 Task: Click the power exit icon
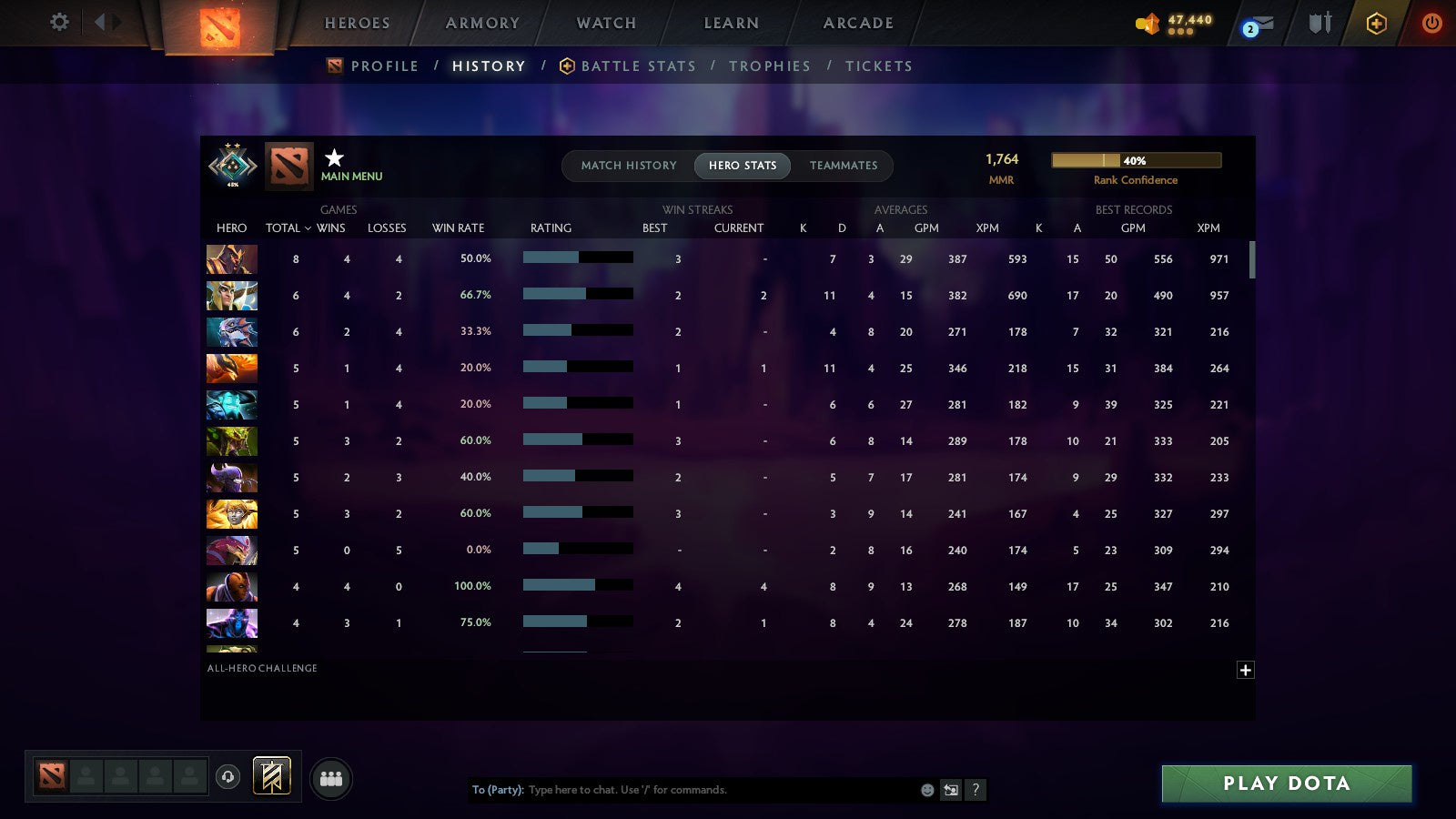pos(1431,24)
